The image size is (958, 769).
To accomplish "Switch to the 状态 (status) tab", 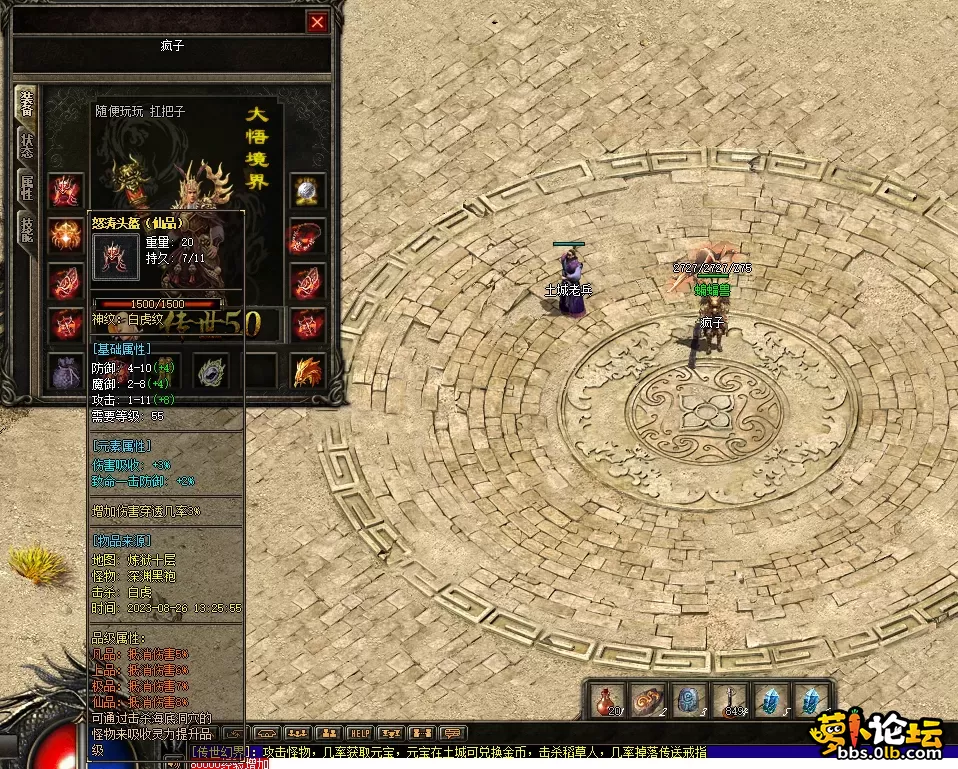I will pyautogui.click(x=27, y=144).
